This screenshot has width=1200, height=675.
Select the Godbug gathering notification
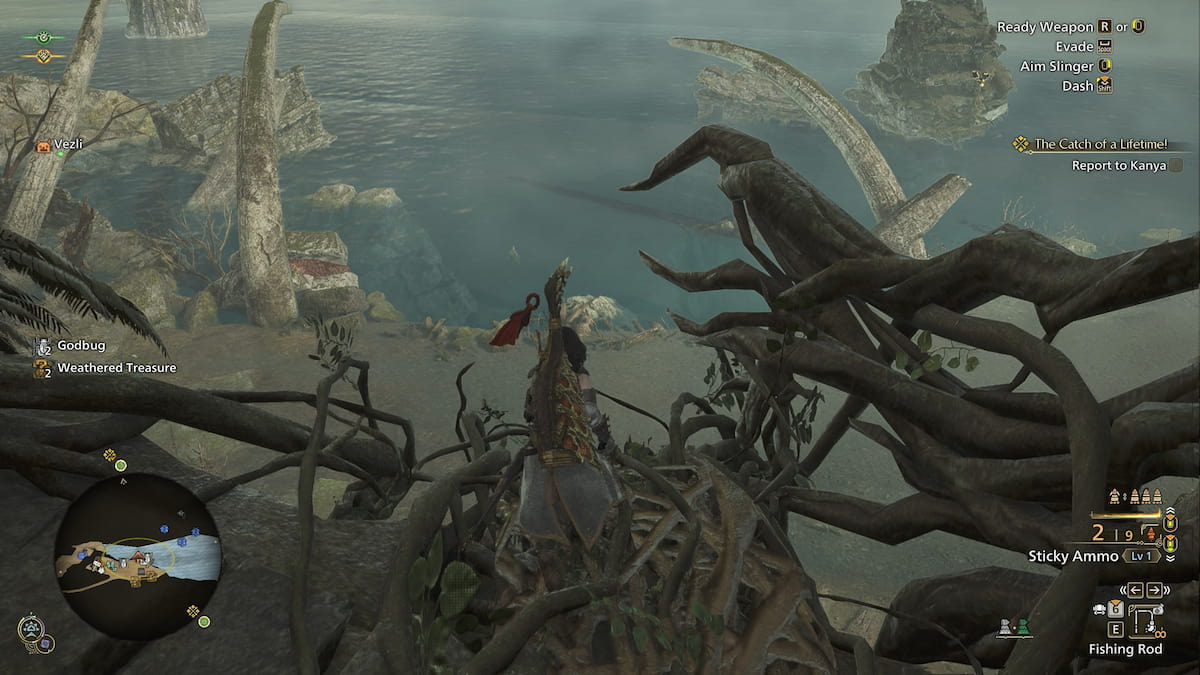click(81, 345)
